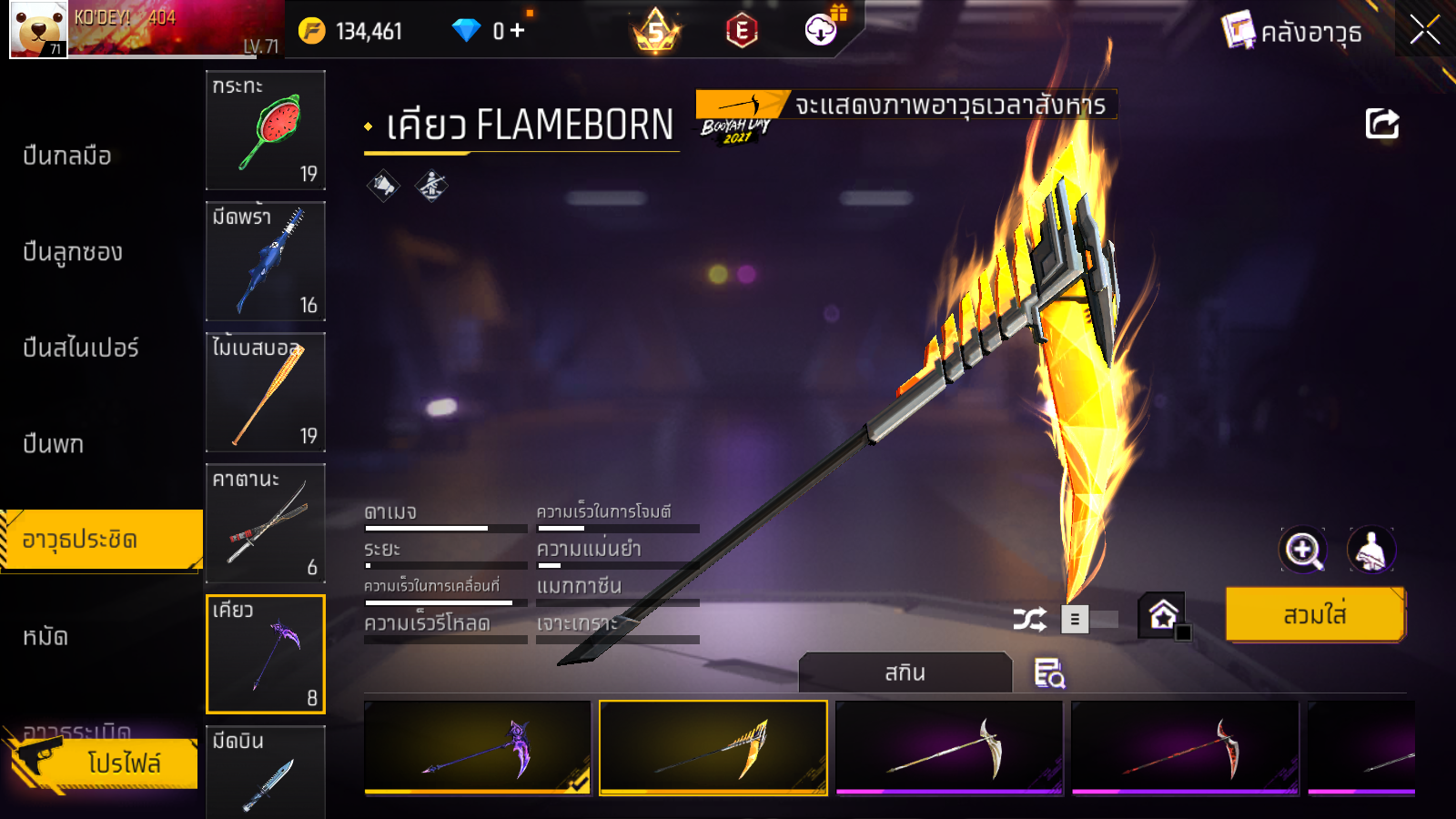The width and height of the screenshot is (1456, 819).
Task: Choose the watermelon pan melee weapon
Action: click(x=265, y=130)
